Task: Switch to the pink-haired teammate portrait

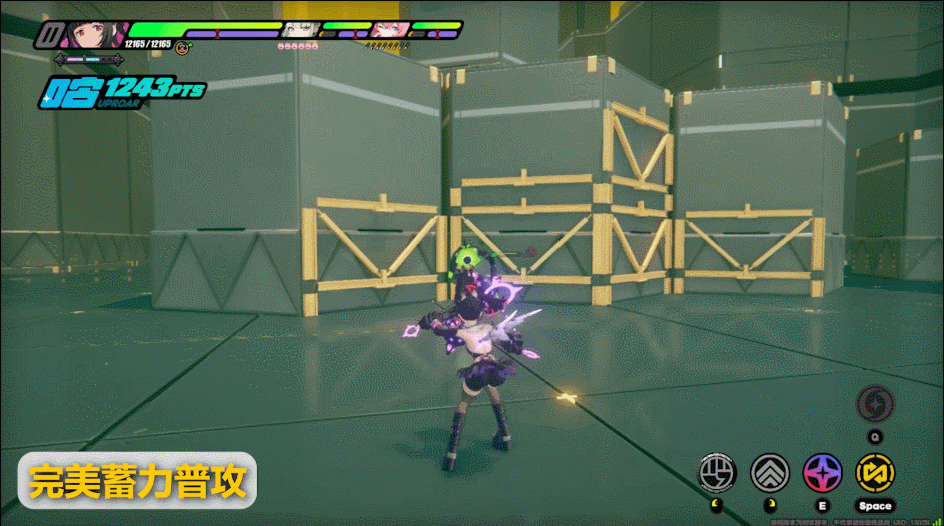Action: pyautogui.click(x=387, y=30)
